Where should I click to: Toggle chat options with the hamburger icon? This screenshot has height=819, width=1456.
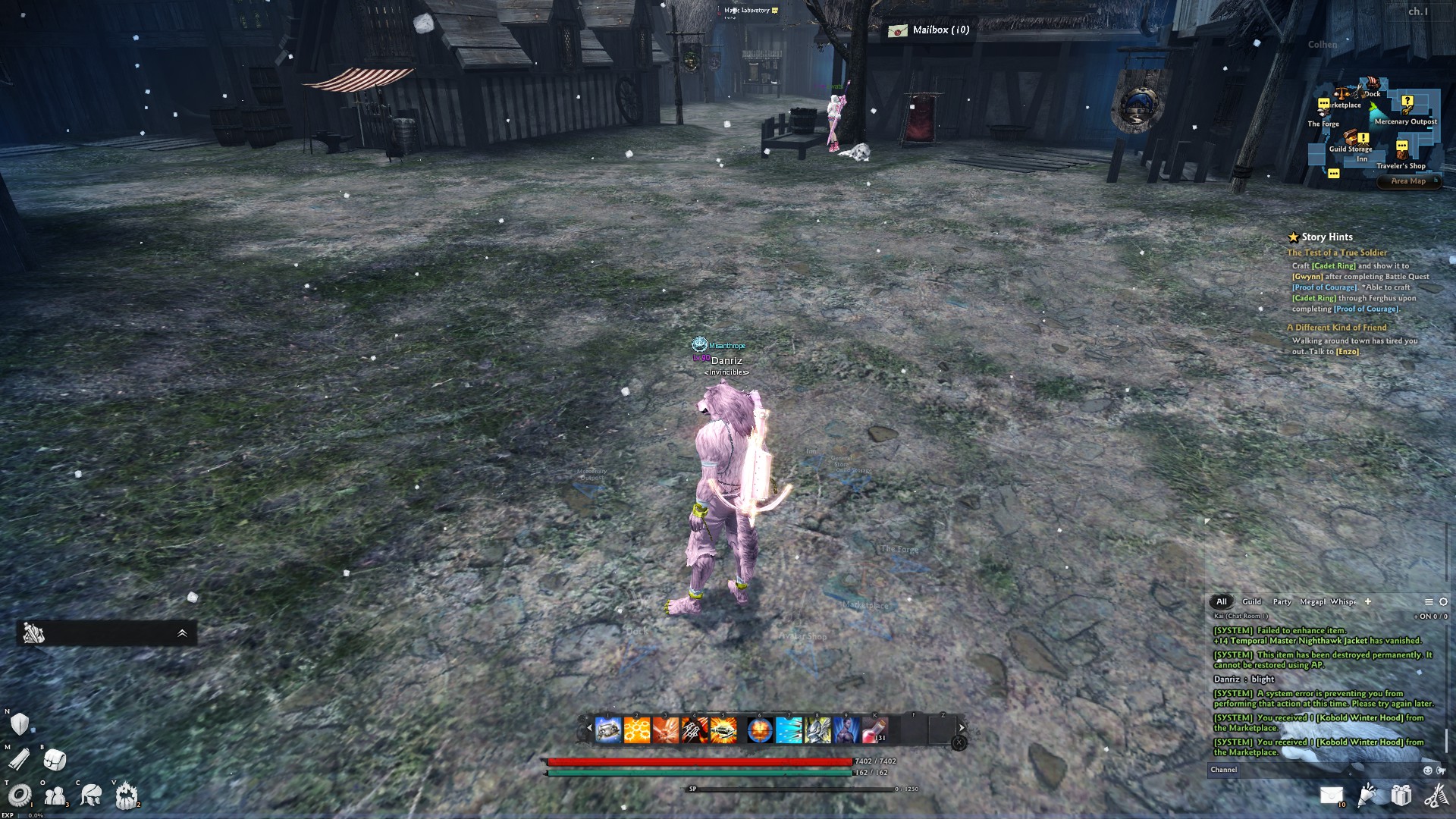click(x=1429, y=601)
